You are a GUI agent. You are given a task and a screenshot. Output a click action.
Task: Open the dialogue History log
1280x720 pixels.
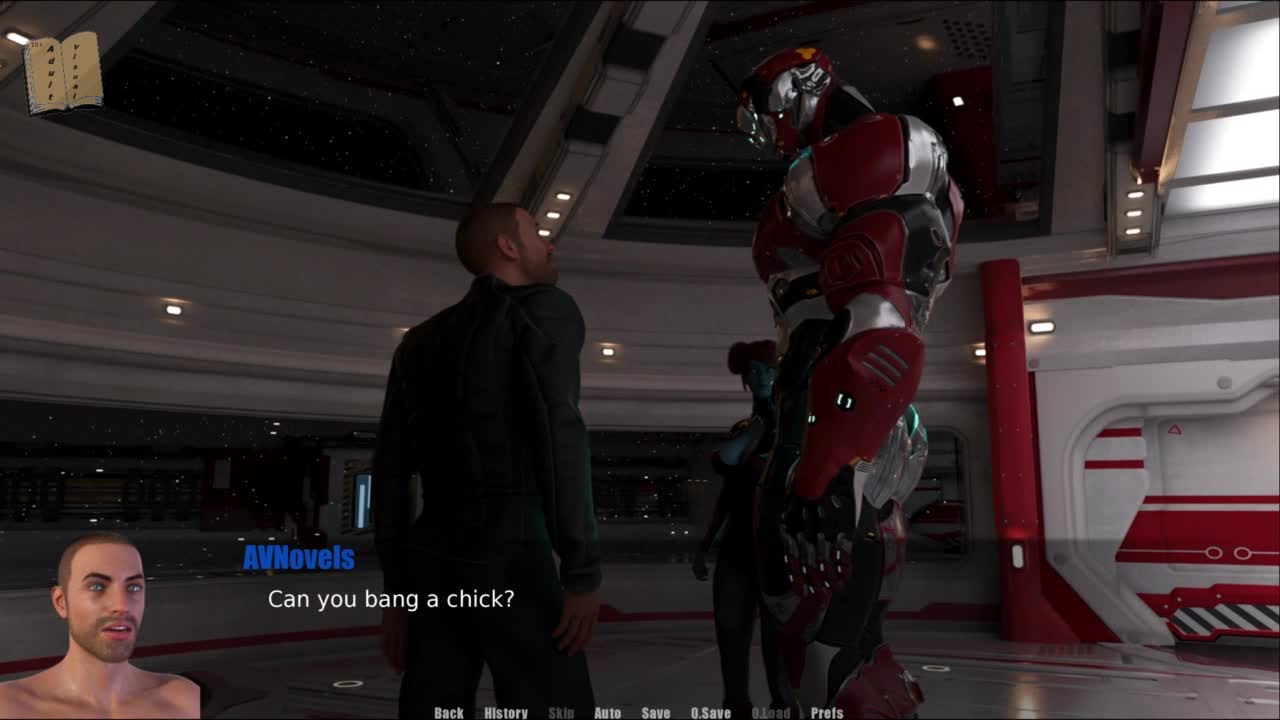(506, 713)
